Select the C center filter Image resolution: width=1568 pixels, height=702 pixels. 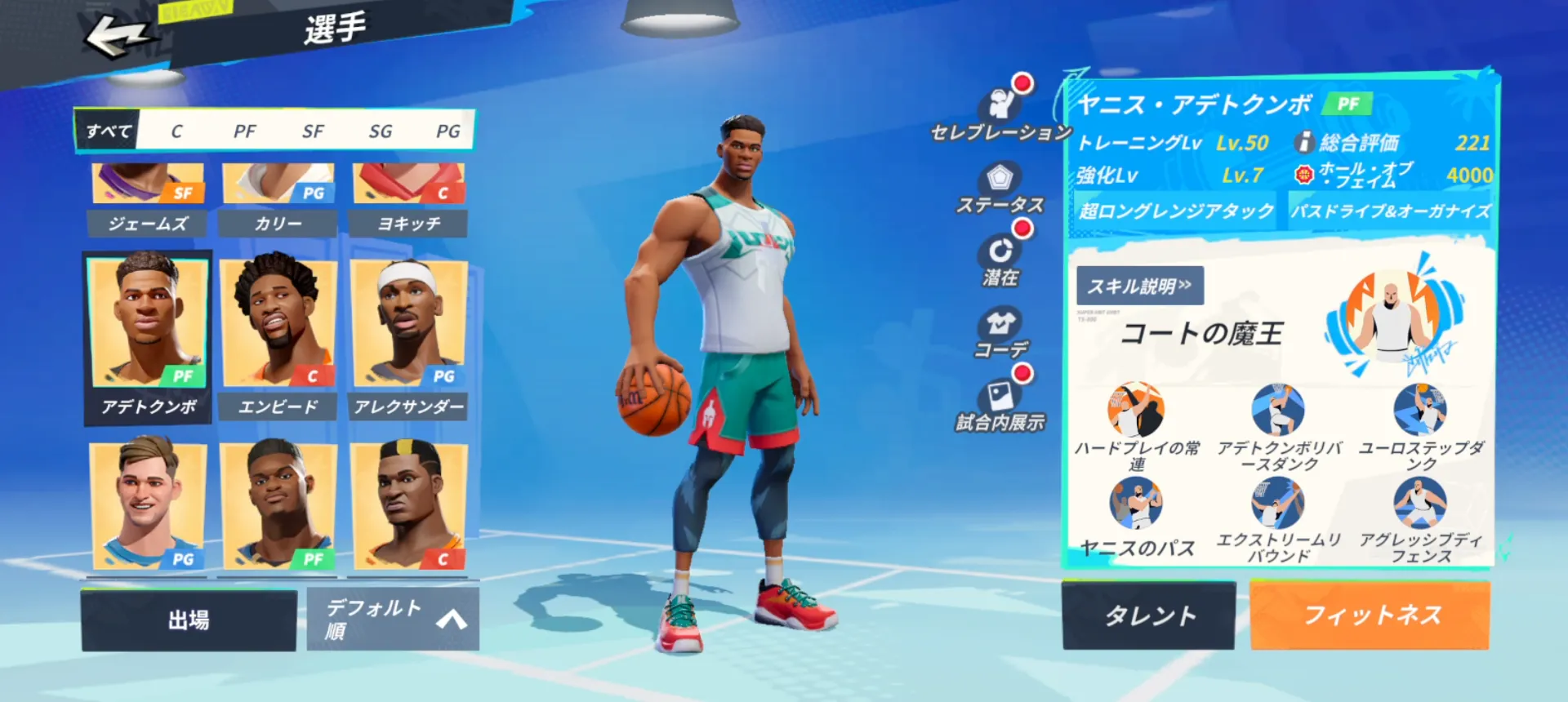[176, 131]
